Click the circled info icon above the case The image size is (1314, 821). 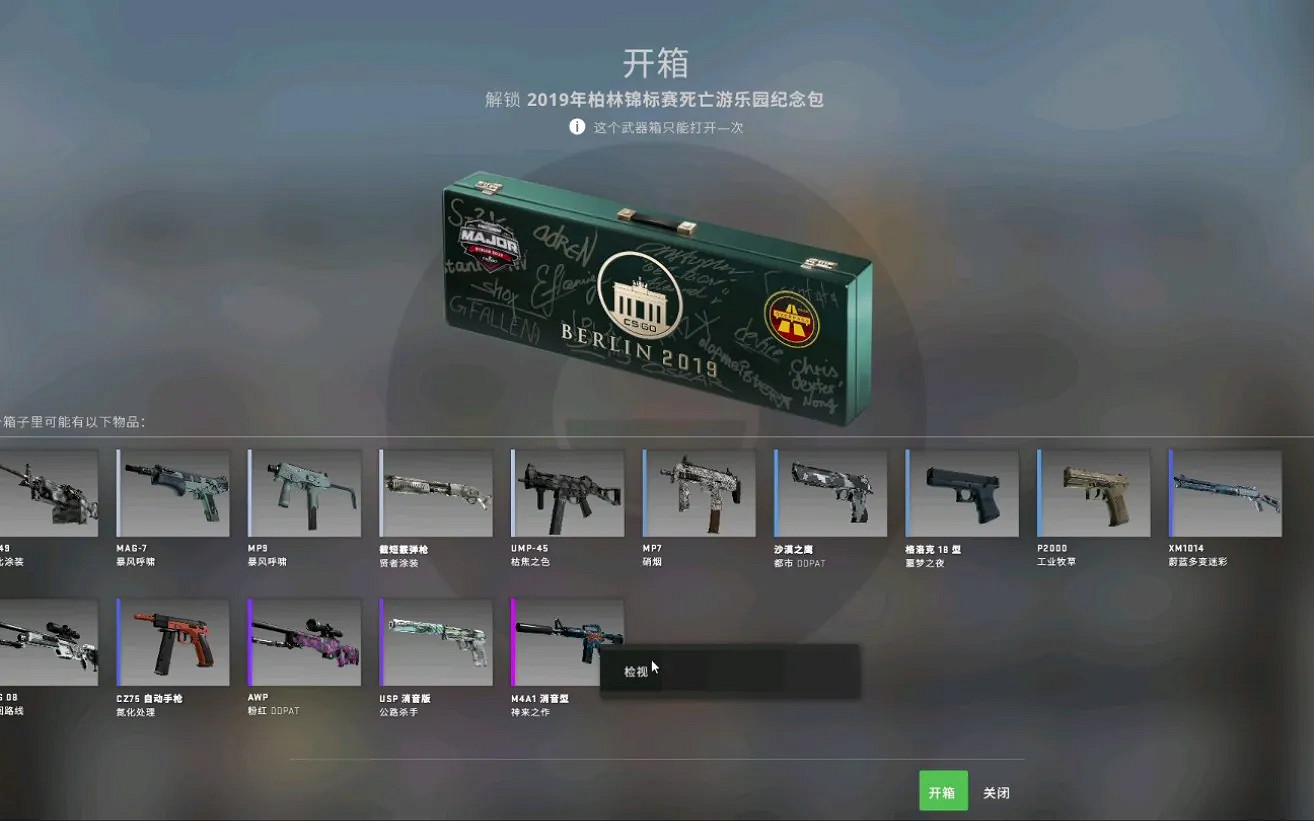click(577, 127)
